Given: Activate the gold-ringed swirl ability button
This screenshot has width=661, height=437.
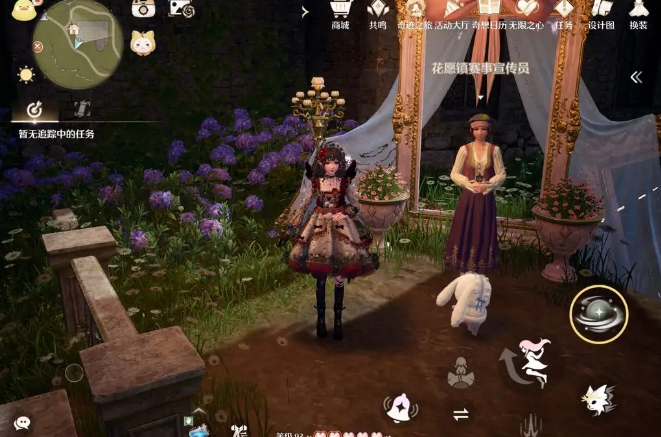Looking at the screenshot, I should coord(598,313).
